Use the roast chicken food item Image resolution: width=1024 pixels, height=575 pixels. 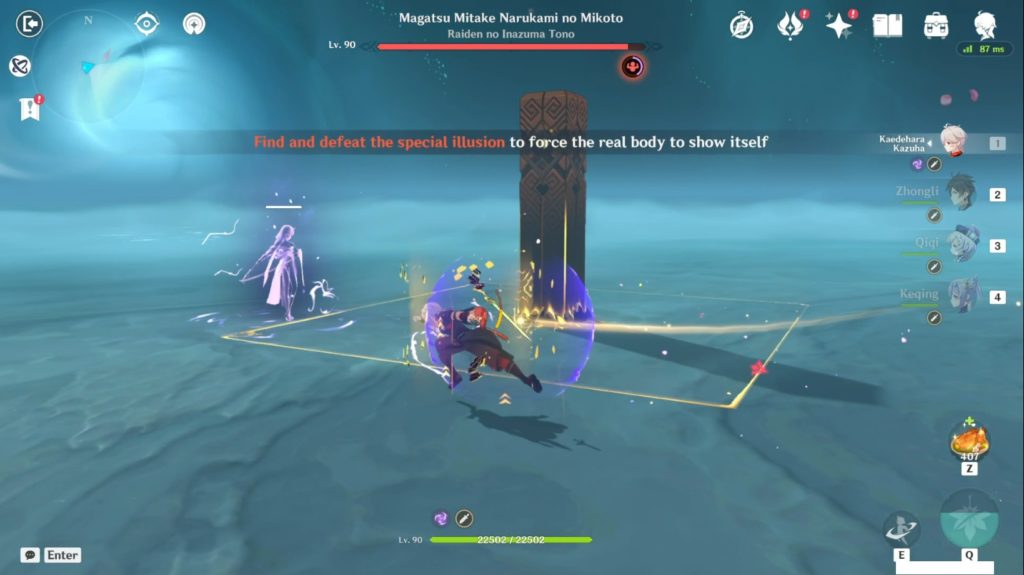pyautogui.click(x=968, y=438)
